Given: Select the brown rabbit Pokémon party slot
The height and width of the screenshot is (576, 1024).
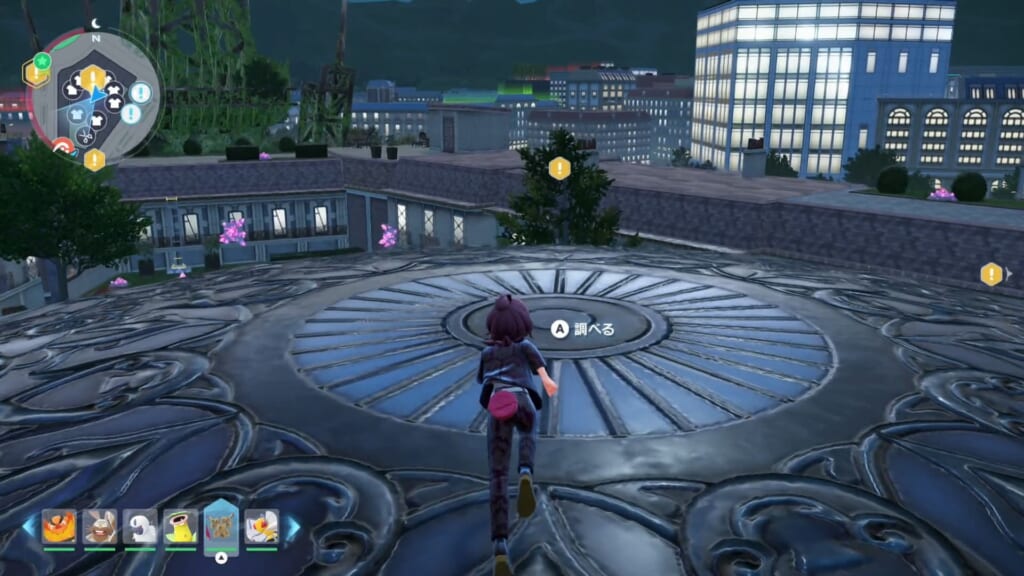Looking at the screenshot, I should [100, 526].
